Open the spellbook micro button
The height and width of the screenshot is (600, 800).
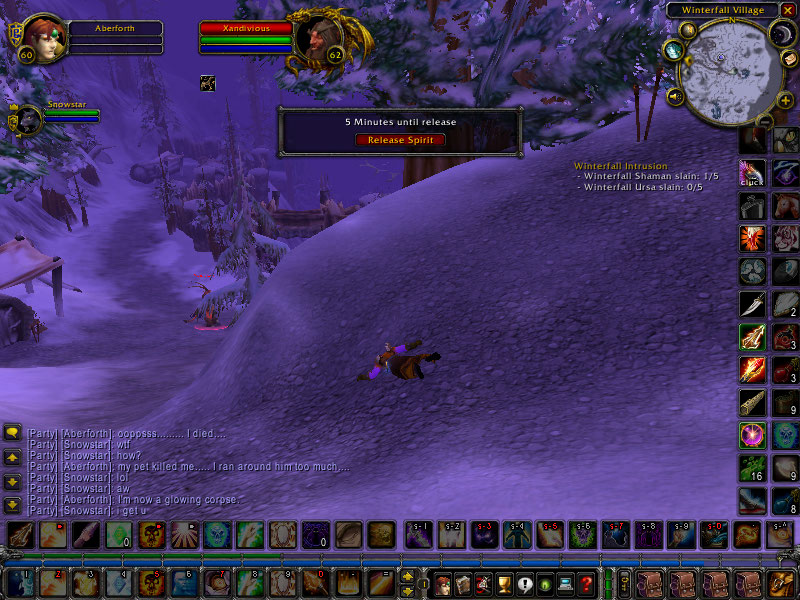tap(463, 583)
